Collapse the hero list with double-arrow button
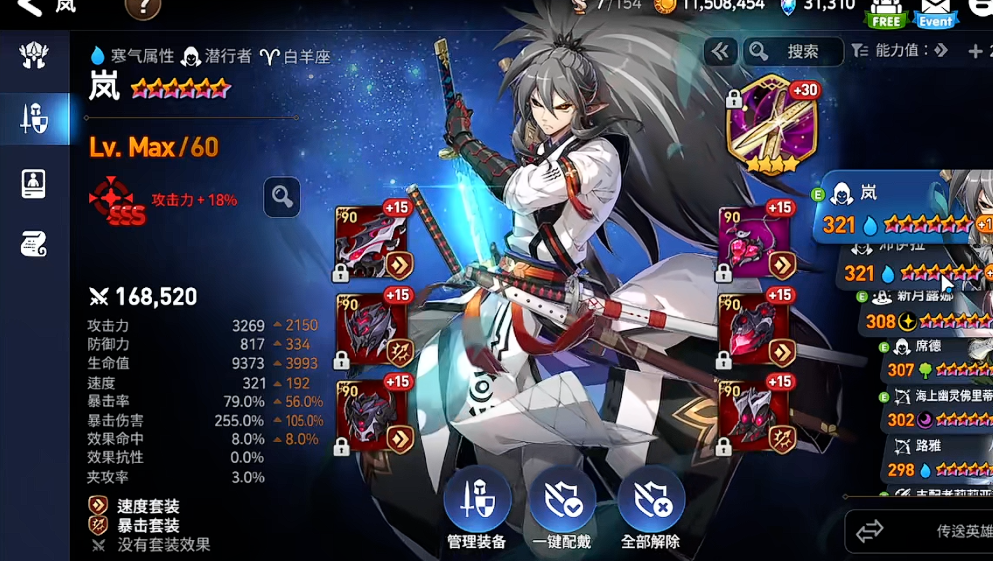The height and width of the screenshot is (561, 993). pos(720,52)
